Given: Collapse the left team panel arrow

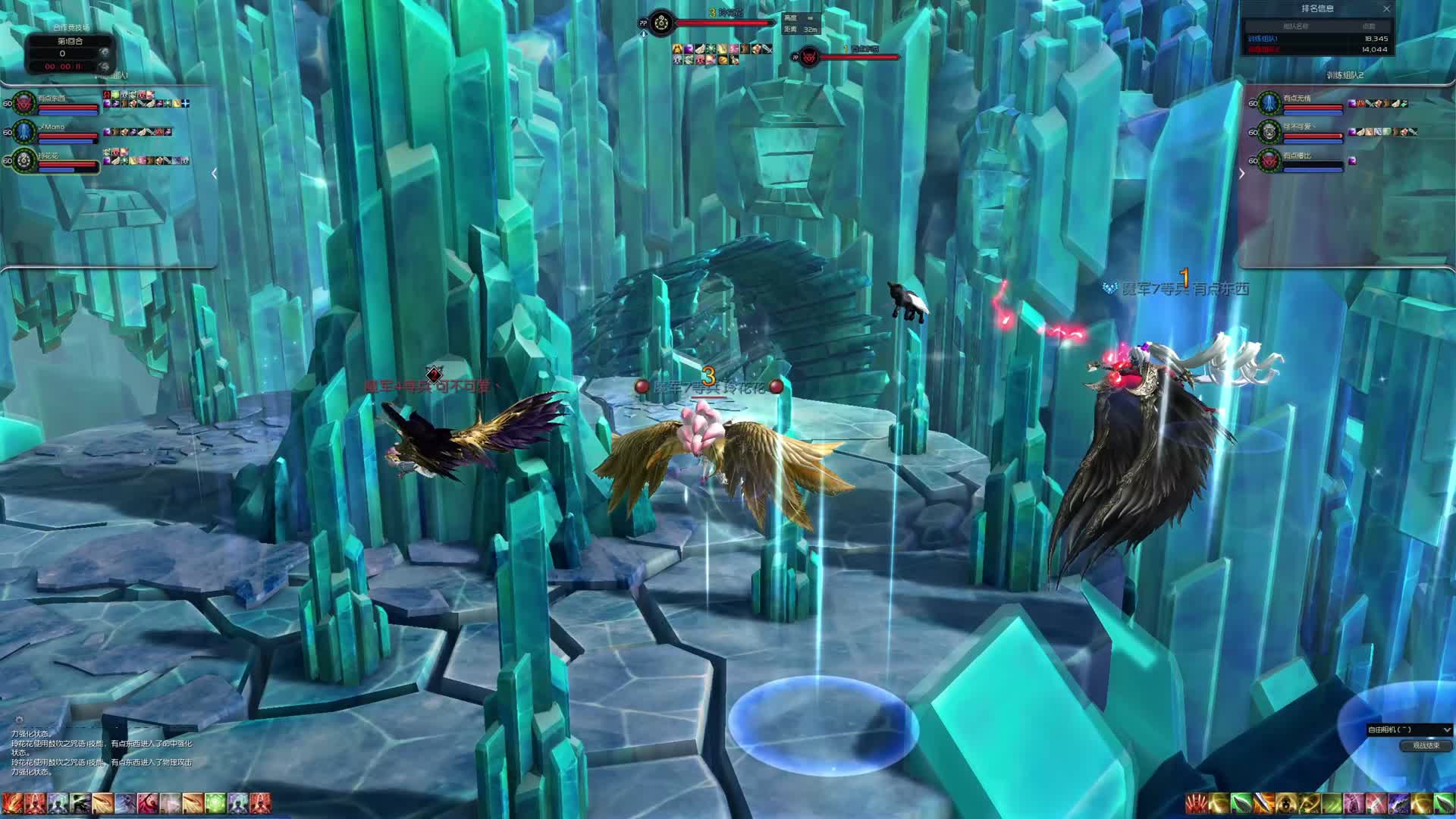Looking at the screenshot, I should point(215,174).
